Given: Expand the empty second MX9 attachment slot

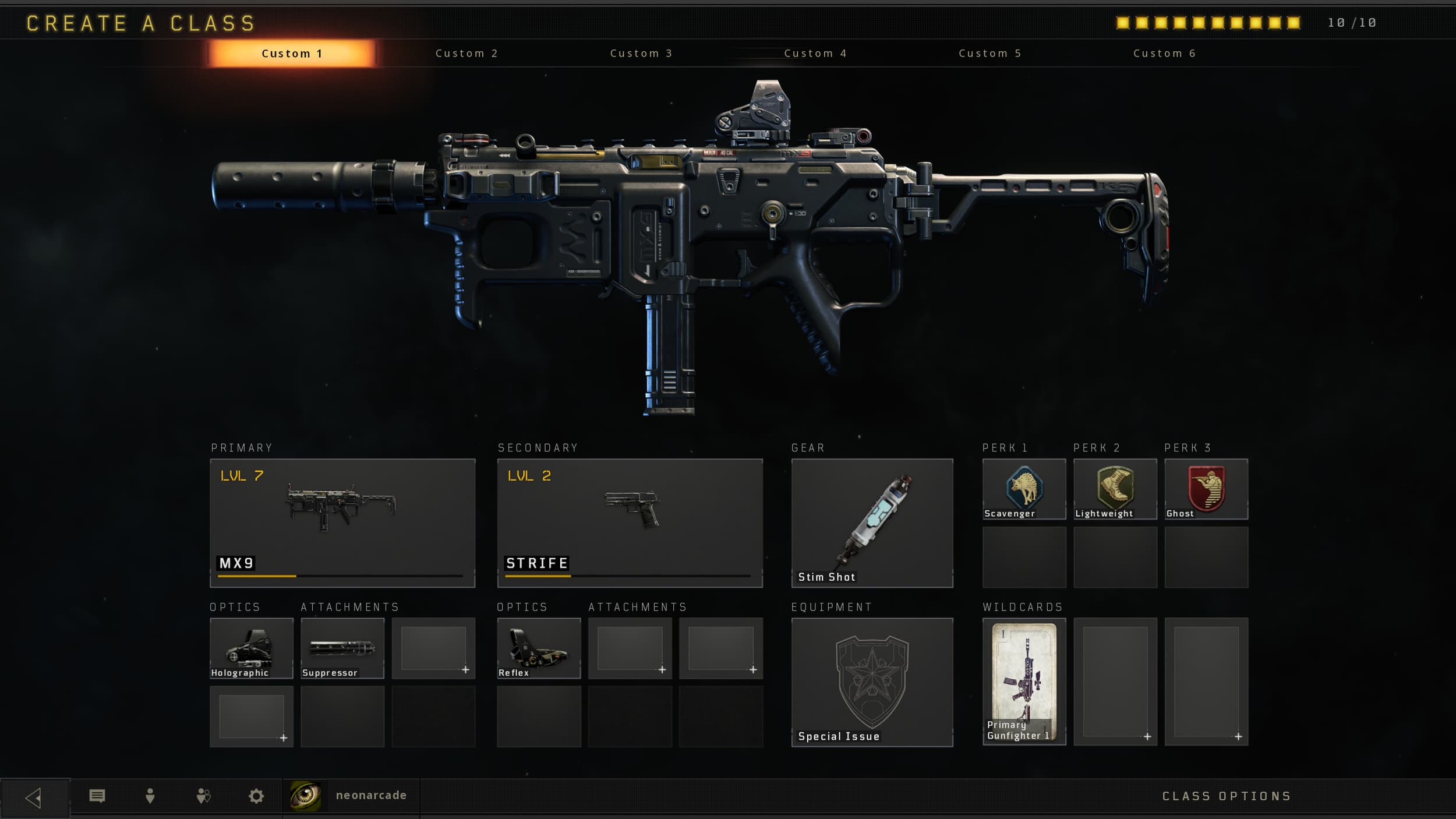Looking at the screenshot, I should (x=433, y=648).
